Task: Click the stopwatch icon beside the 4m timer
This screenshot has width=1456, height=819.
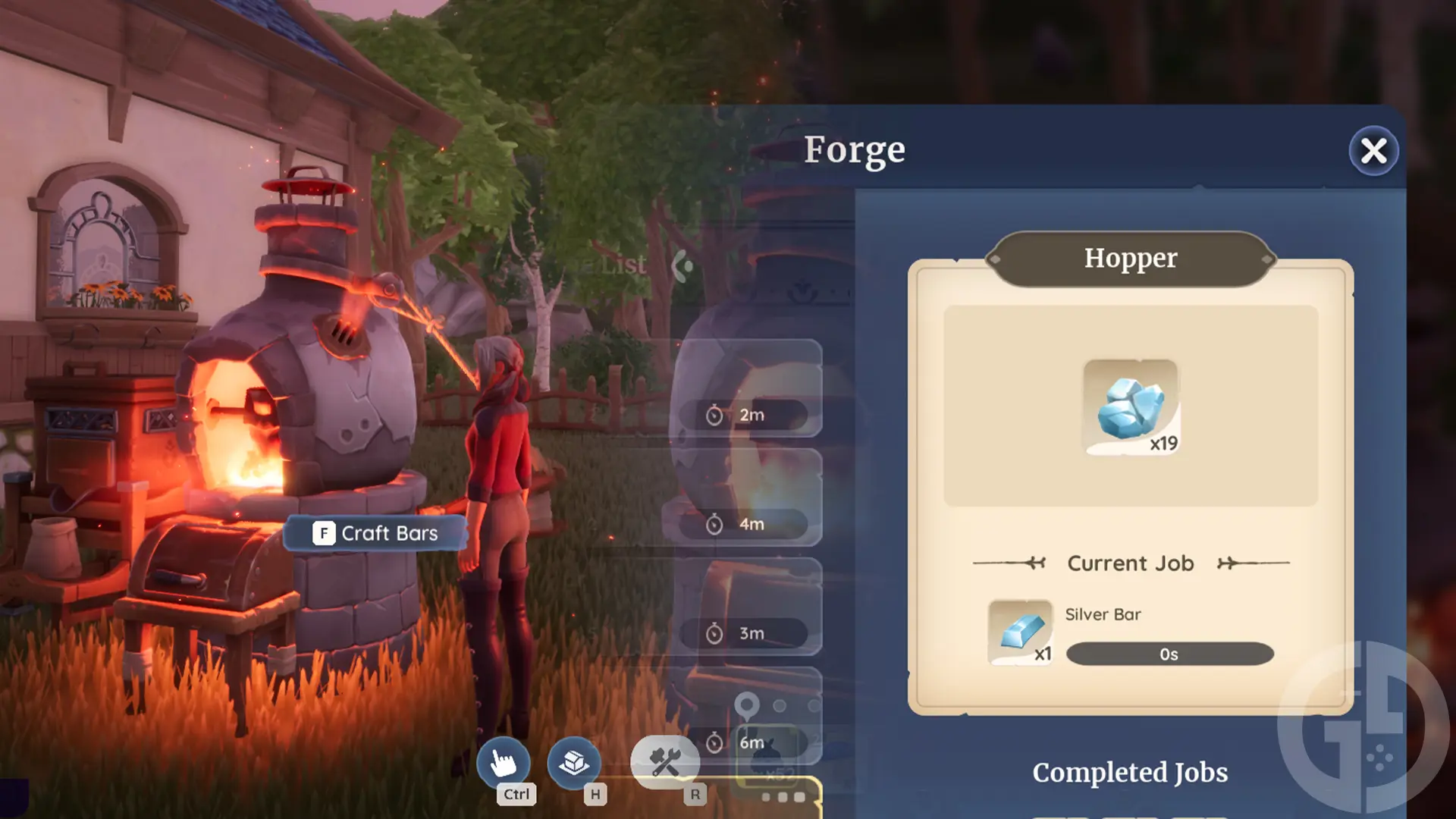Action: click(x=714, y=523)
